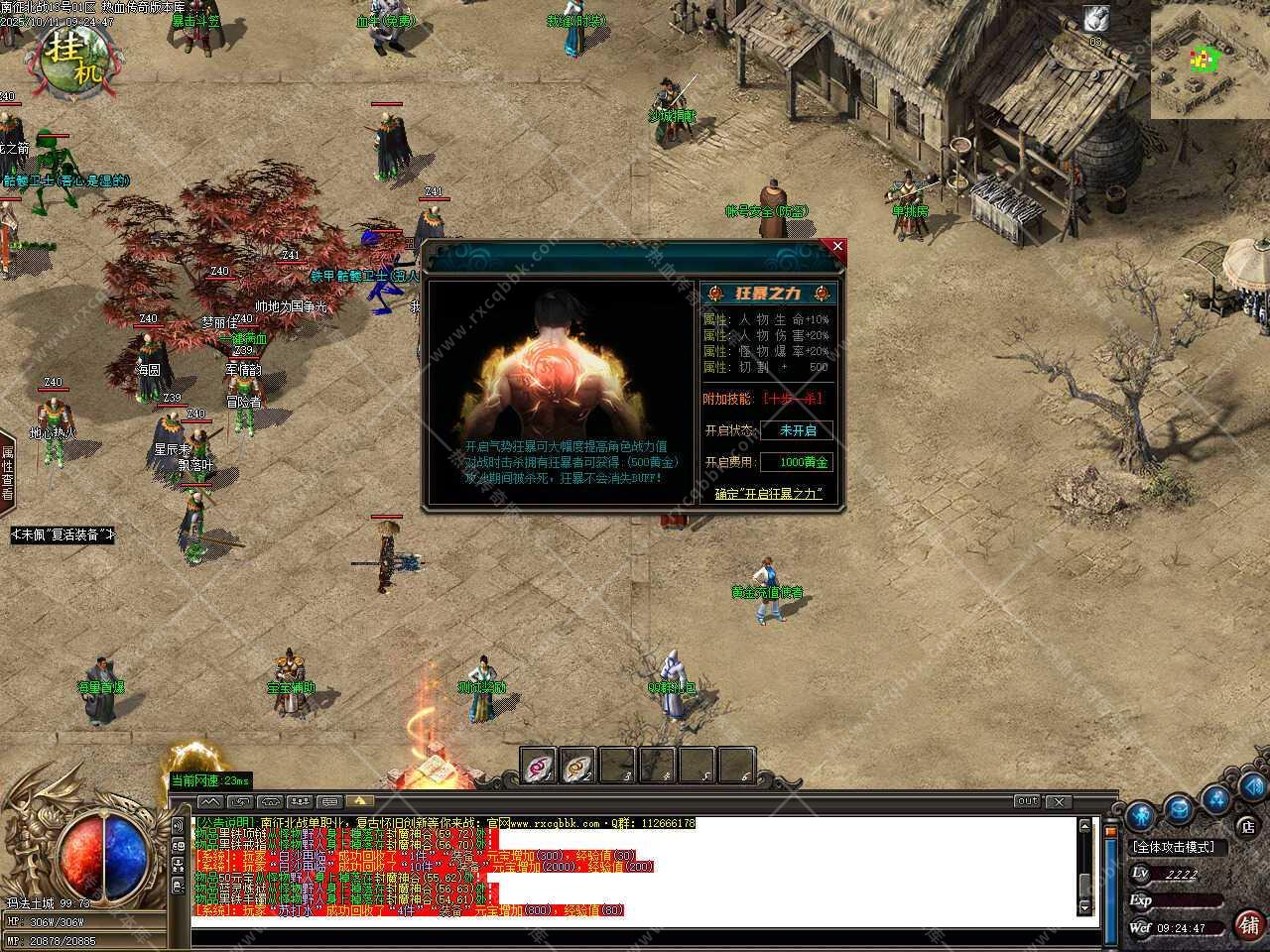The width and height of the screenshot is (1270, 952).
Task: Click the silver item icon beside minimap
Action: 1095,20
